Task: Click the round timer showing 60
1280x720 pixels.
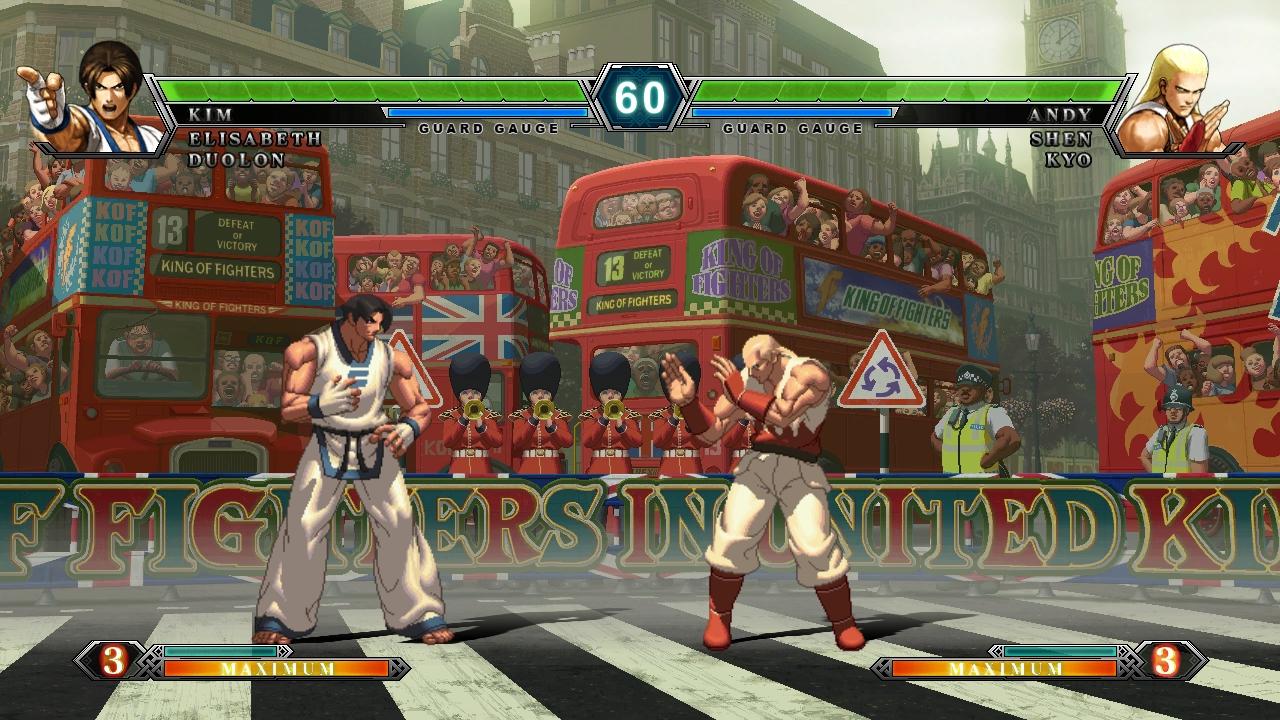Action: 640,97
